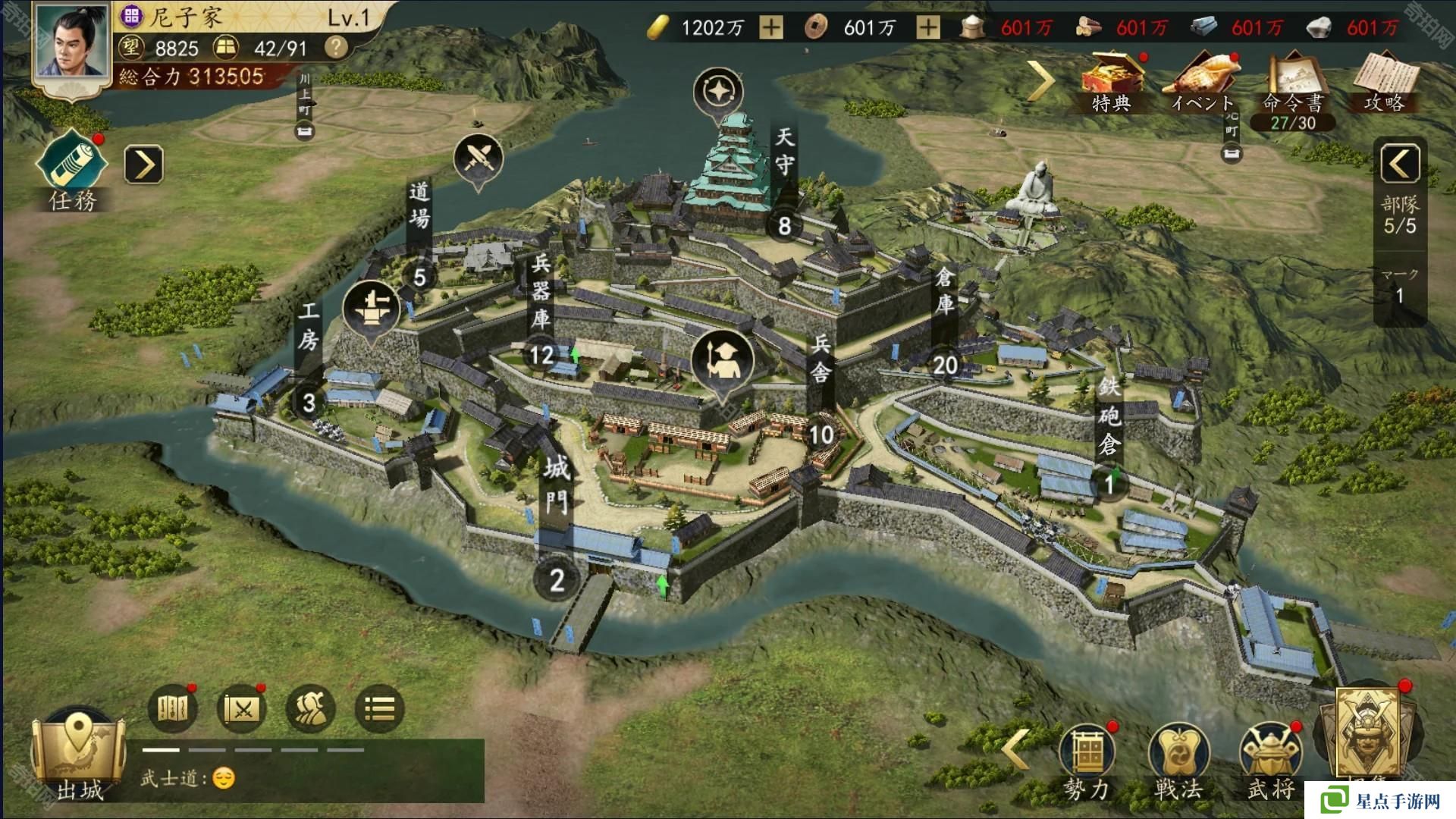Select the 工房 workshop anvil icon

(x=371, y=309)
